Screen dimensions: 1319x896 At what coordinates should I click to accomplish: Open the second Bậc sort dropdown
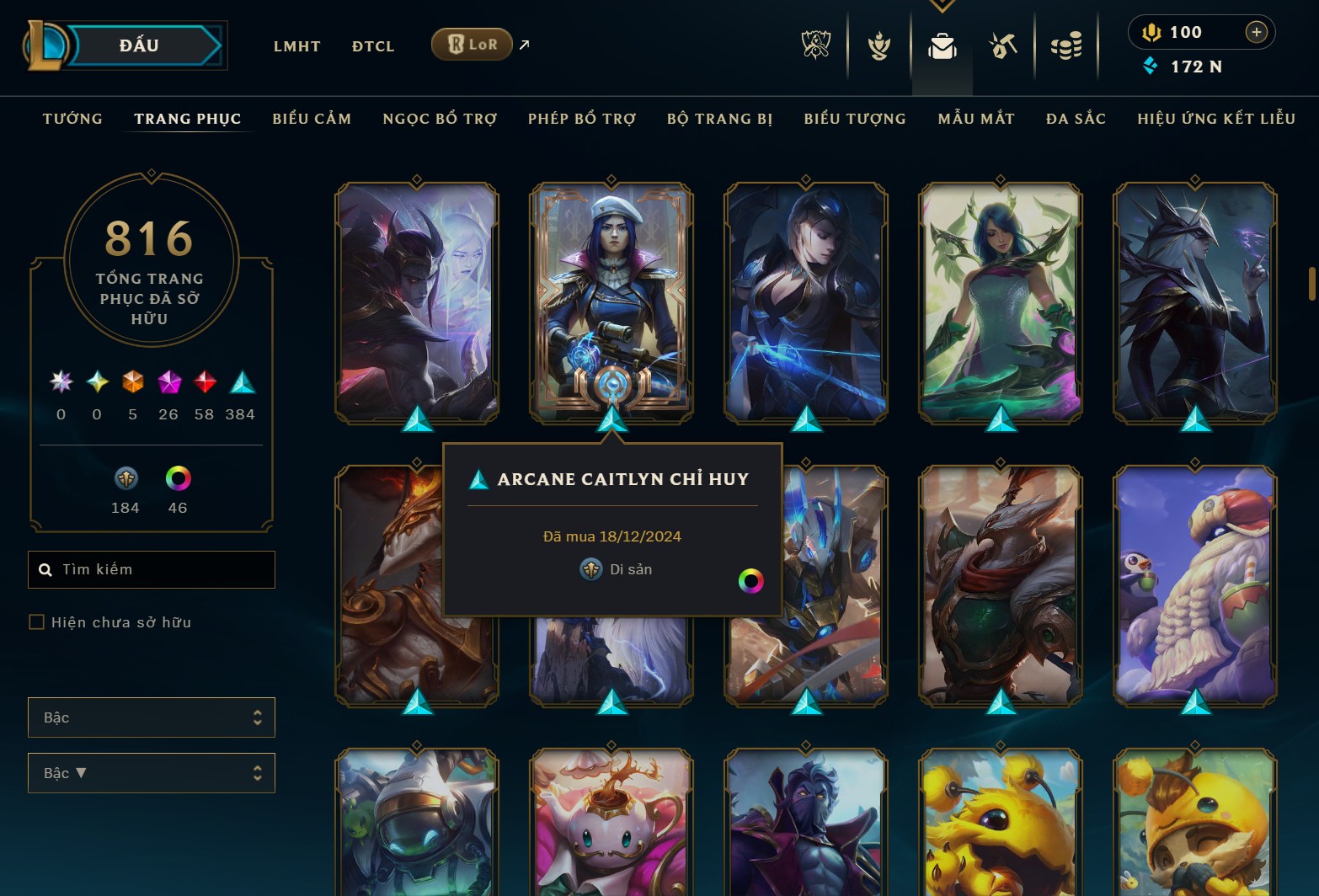152,772
